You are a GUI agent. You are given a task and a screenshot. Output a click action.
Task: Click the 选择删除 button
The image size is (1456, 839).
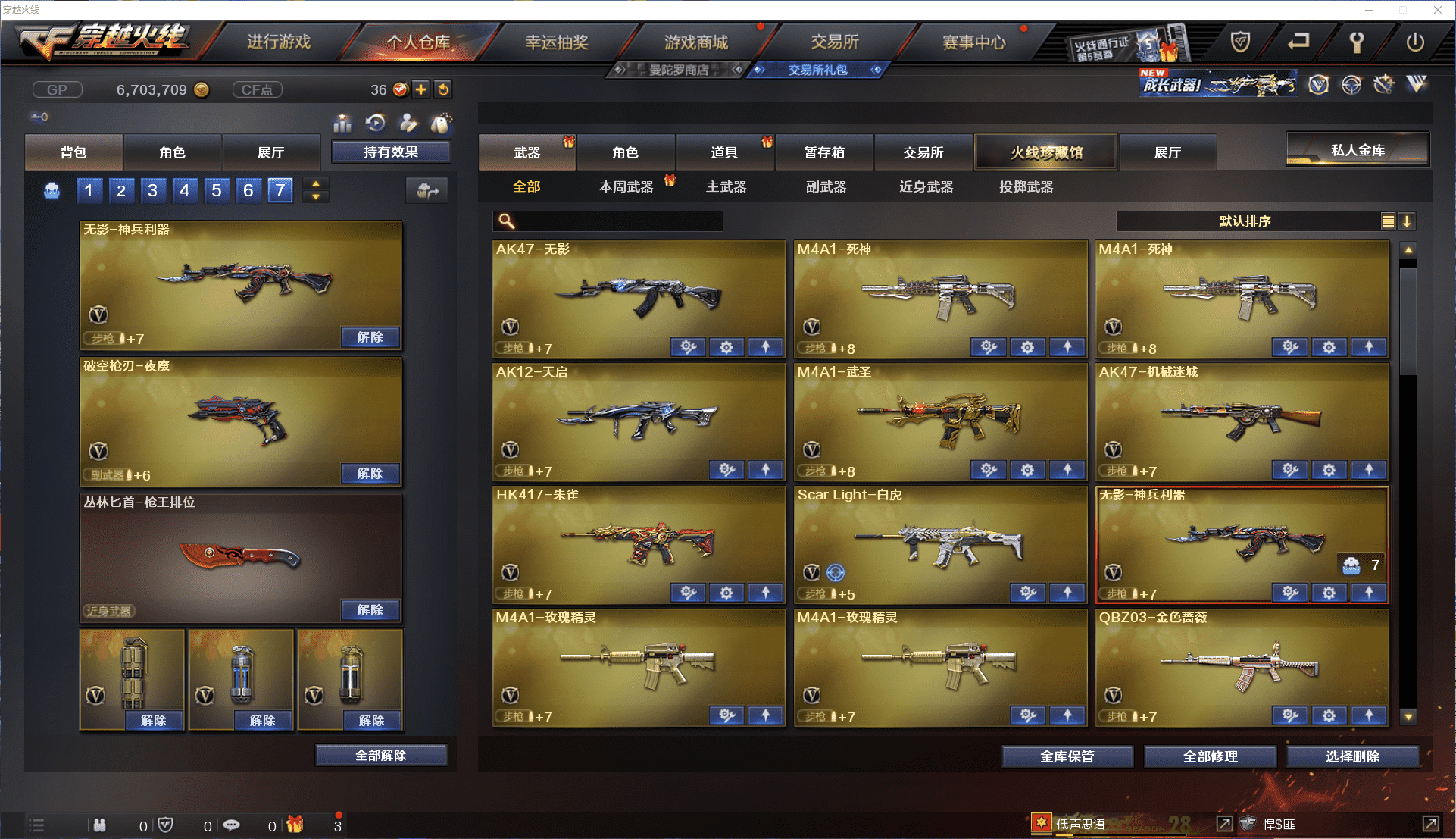(1352, 756)
